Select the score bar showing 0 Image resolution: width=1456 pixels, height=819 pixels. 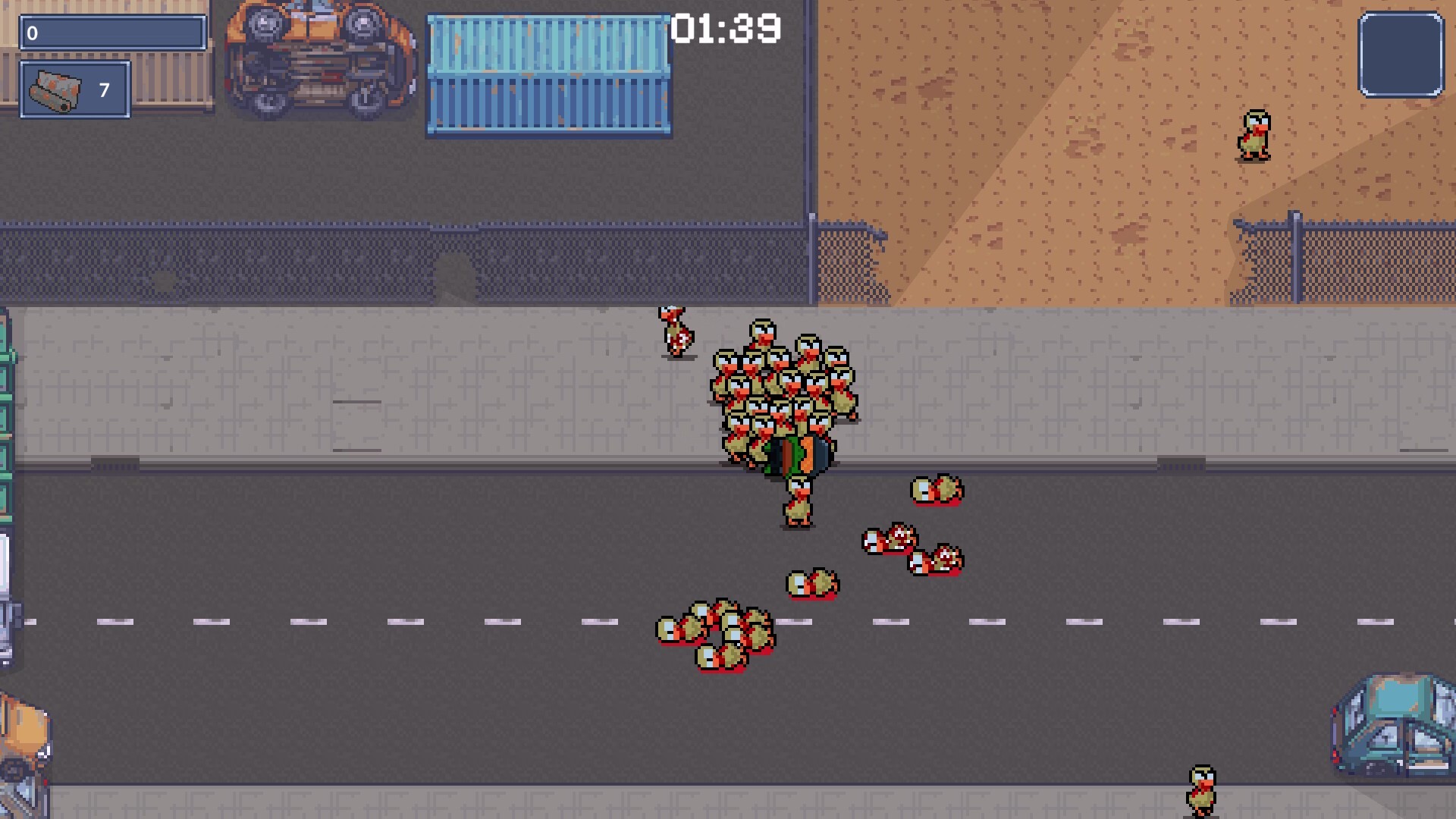coord(112,33)
